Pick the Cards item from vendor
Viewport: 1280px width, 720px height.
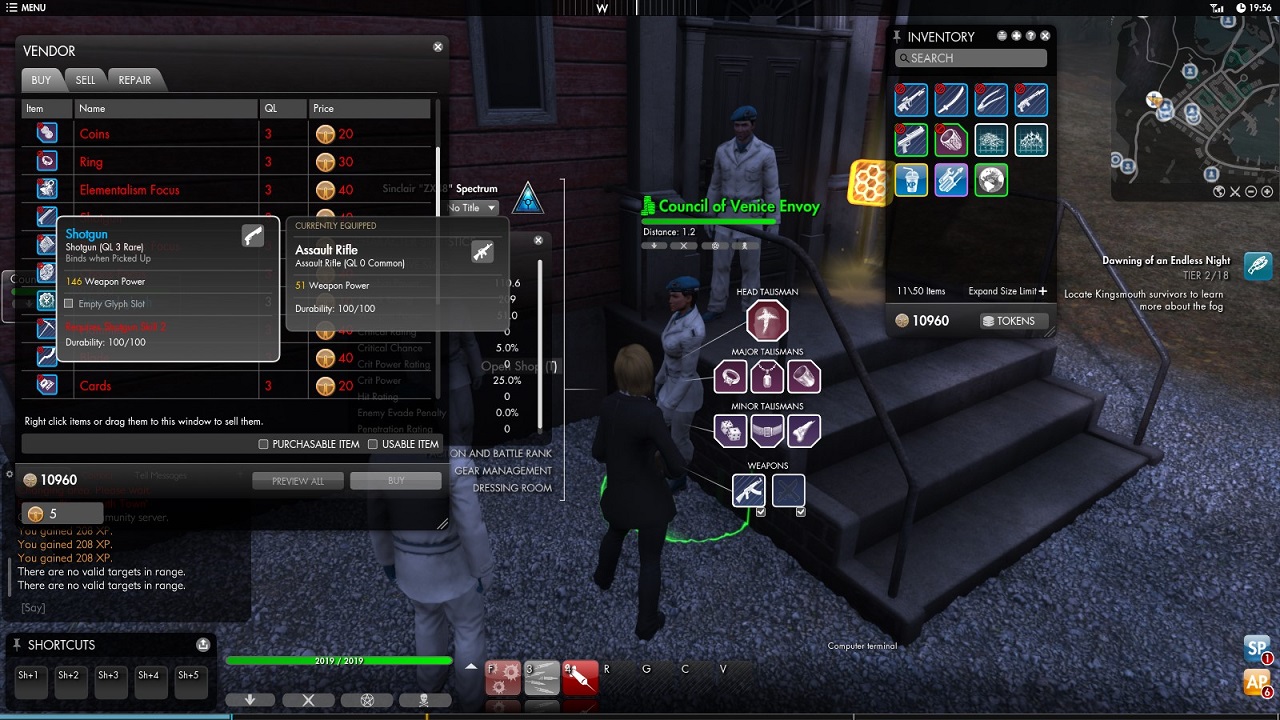pyautogui.click(x=95, y=386)
